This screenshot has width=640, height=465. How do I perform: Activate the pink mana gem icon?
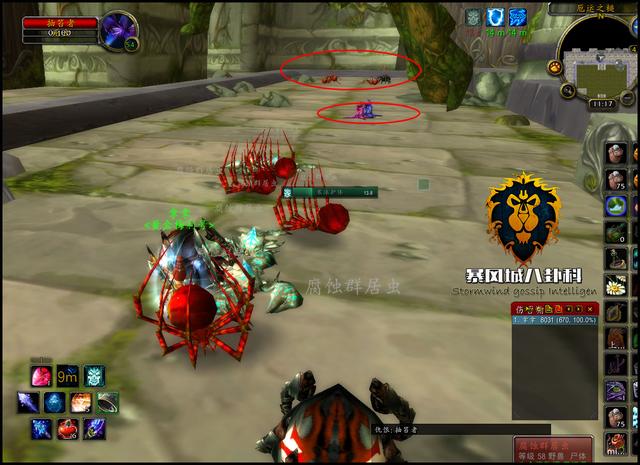(42, 377)
